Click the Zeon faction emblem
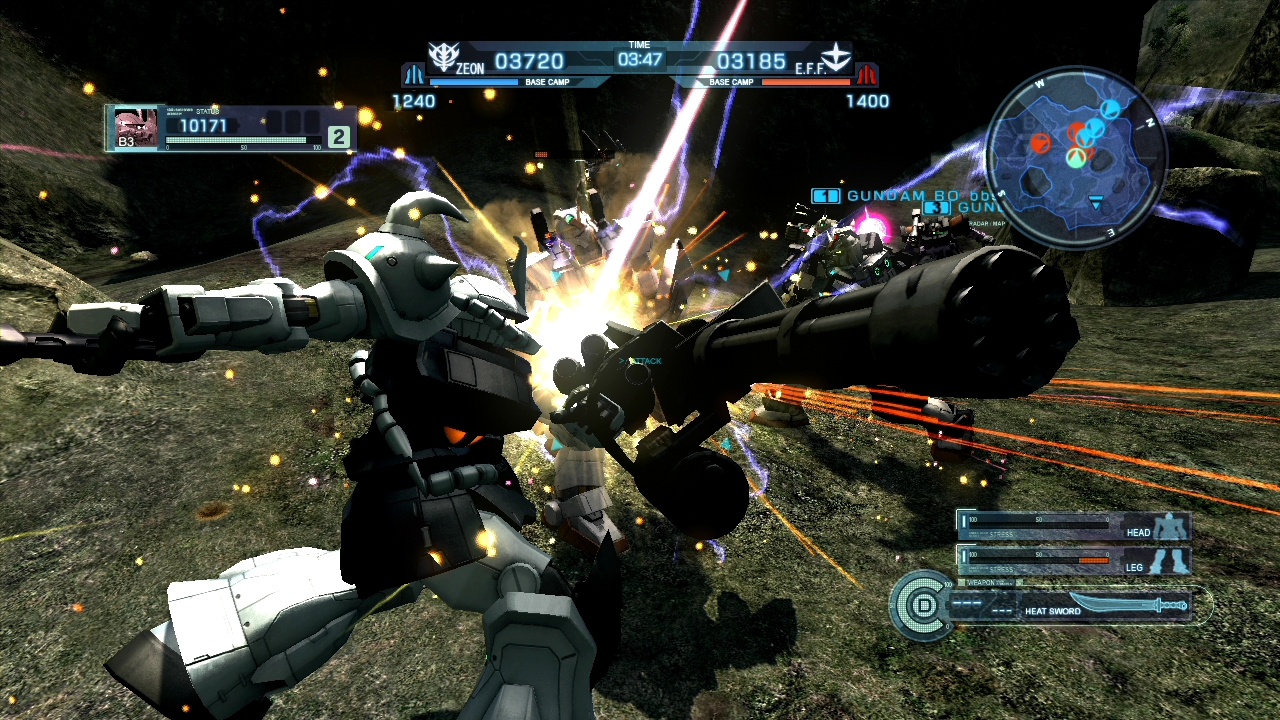The width and height of the screenshot is (1280, 720). (443, 56)
